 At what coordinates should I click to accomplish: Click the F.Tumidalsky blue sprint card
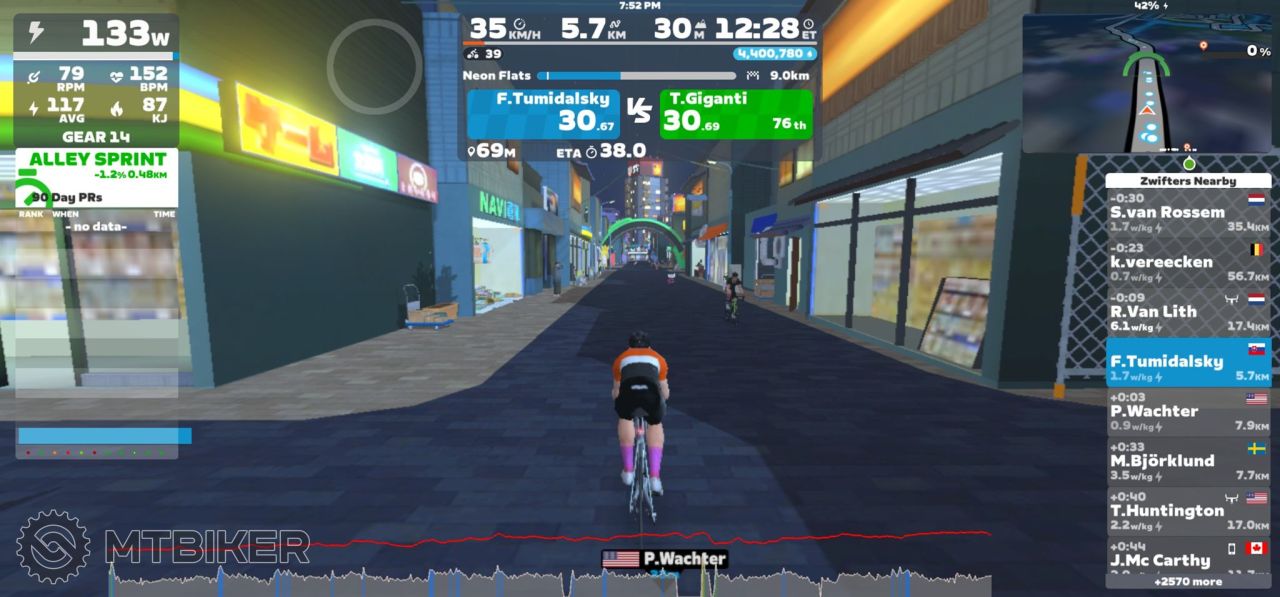coord(543,114)
